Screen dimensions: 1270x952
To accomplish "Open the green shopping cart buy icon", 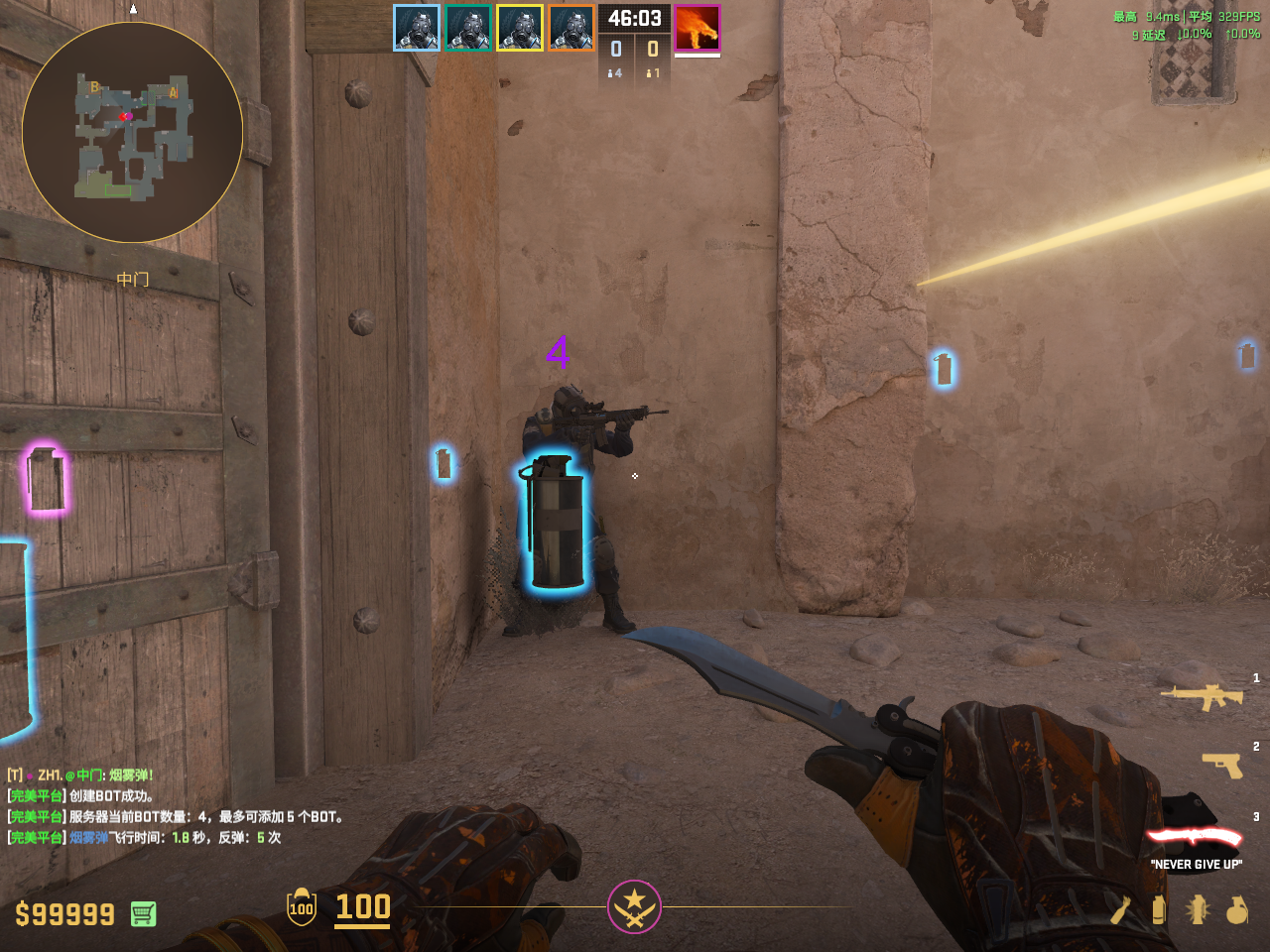I will 143,913.
